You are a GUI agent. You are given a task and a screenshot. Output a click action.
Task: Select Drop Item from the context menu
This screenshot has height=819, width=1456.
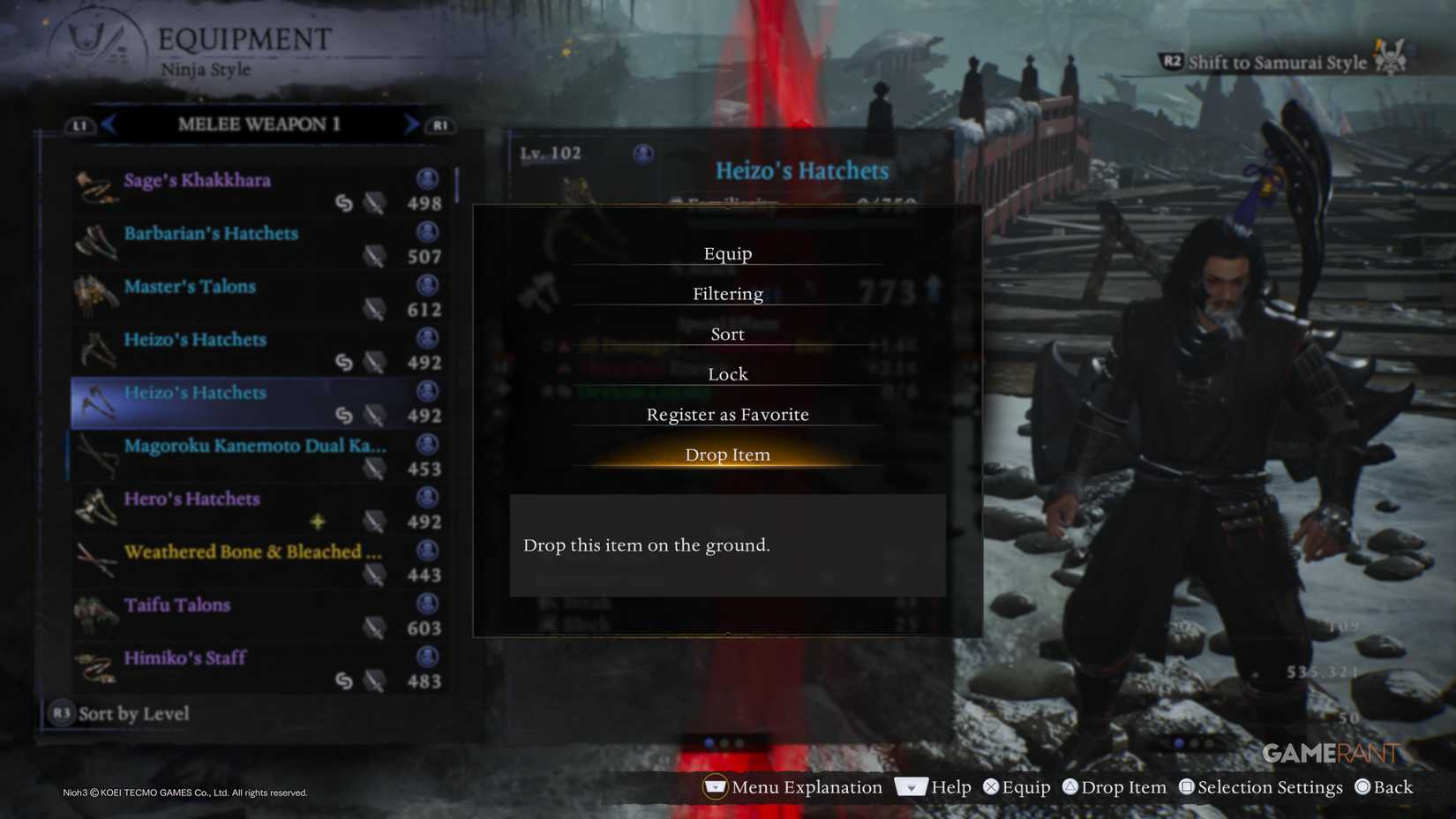[x=726, y=455]
